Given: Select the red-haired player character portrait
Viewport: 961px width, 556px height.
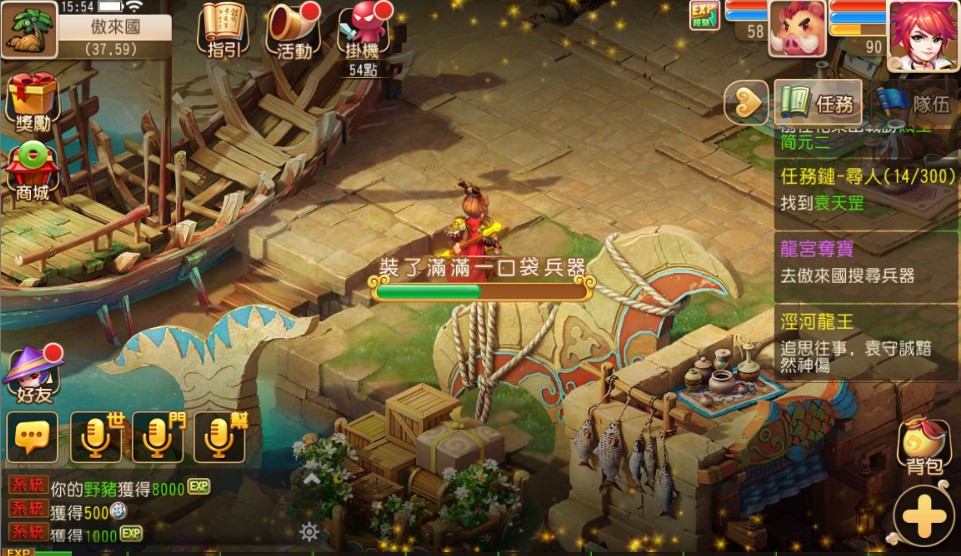Looking at the screenshot, I should pyautogui.click(x=922, y=35).
